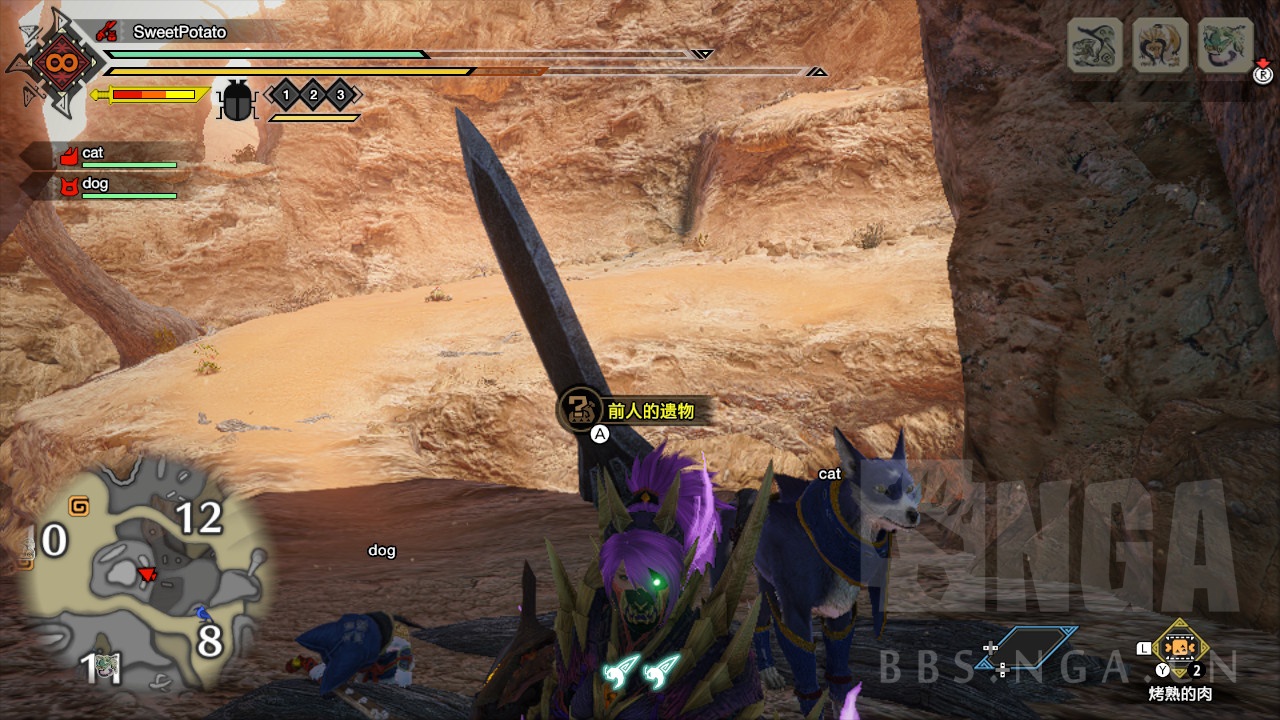1280x720 pixels.
Task: Click the orange spiral marker on minimap
Action: click(77, 506)
